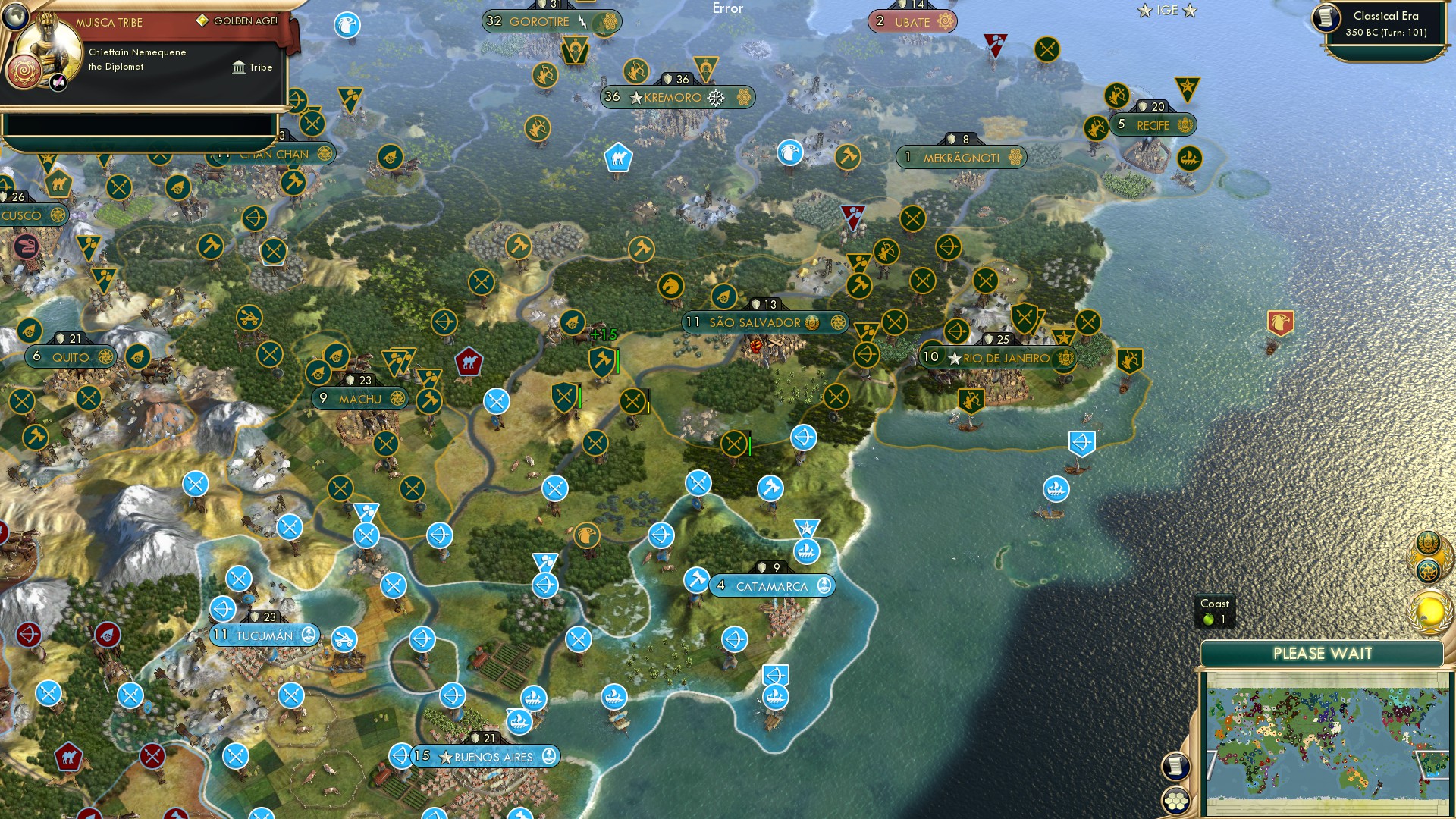Viewport: 1456px width, 819px height.
Task: Click the Classical Era turn counter scroll
Action: [x=1382, y=23]
